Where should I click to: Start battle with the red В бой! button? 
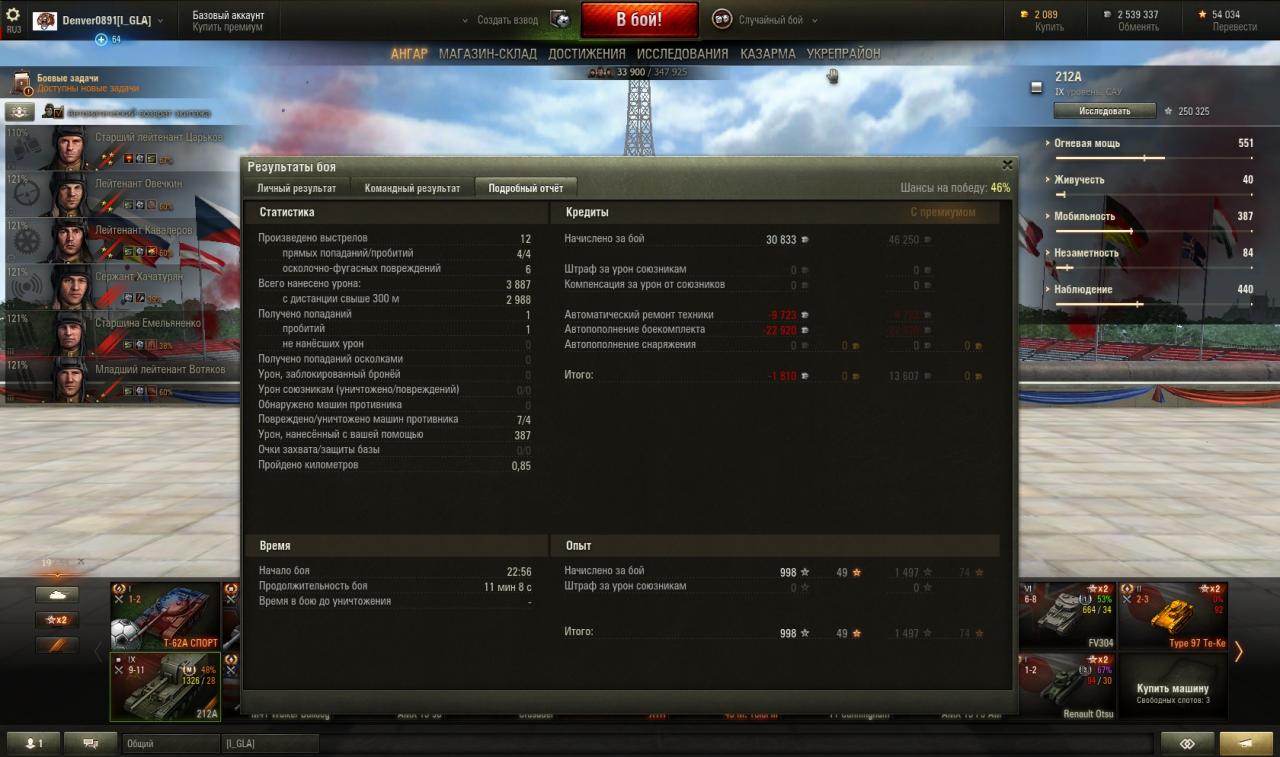(639, 20)
